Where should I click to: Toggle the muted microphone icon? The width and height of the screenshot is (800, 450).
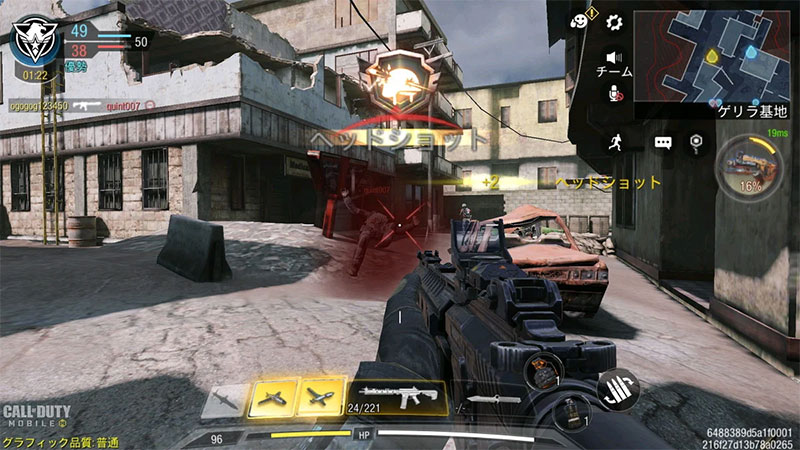point(615,93)
